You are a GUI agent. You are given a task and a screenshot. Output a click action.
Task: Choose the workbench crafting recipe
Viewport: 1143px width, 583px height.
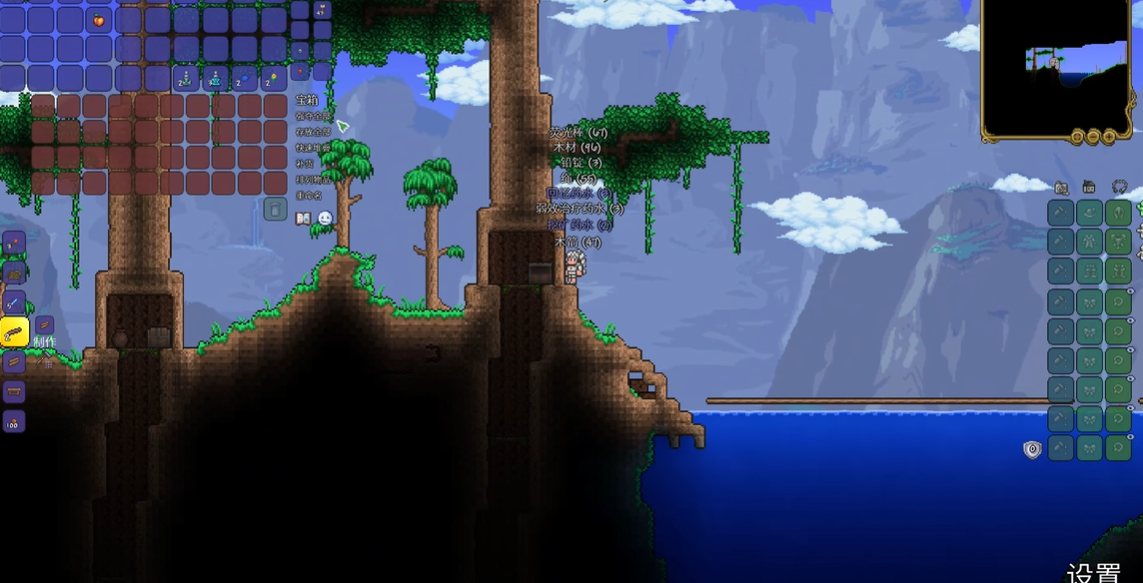pyautogui.click(x=14, y=391)
